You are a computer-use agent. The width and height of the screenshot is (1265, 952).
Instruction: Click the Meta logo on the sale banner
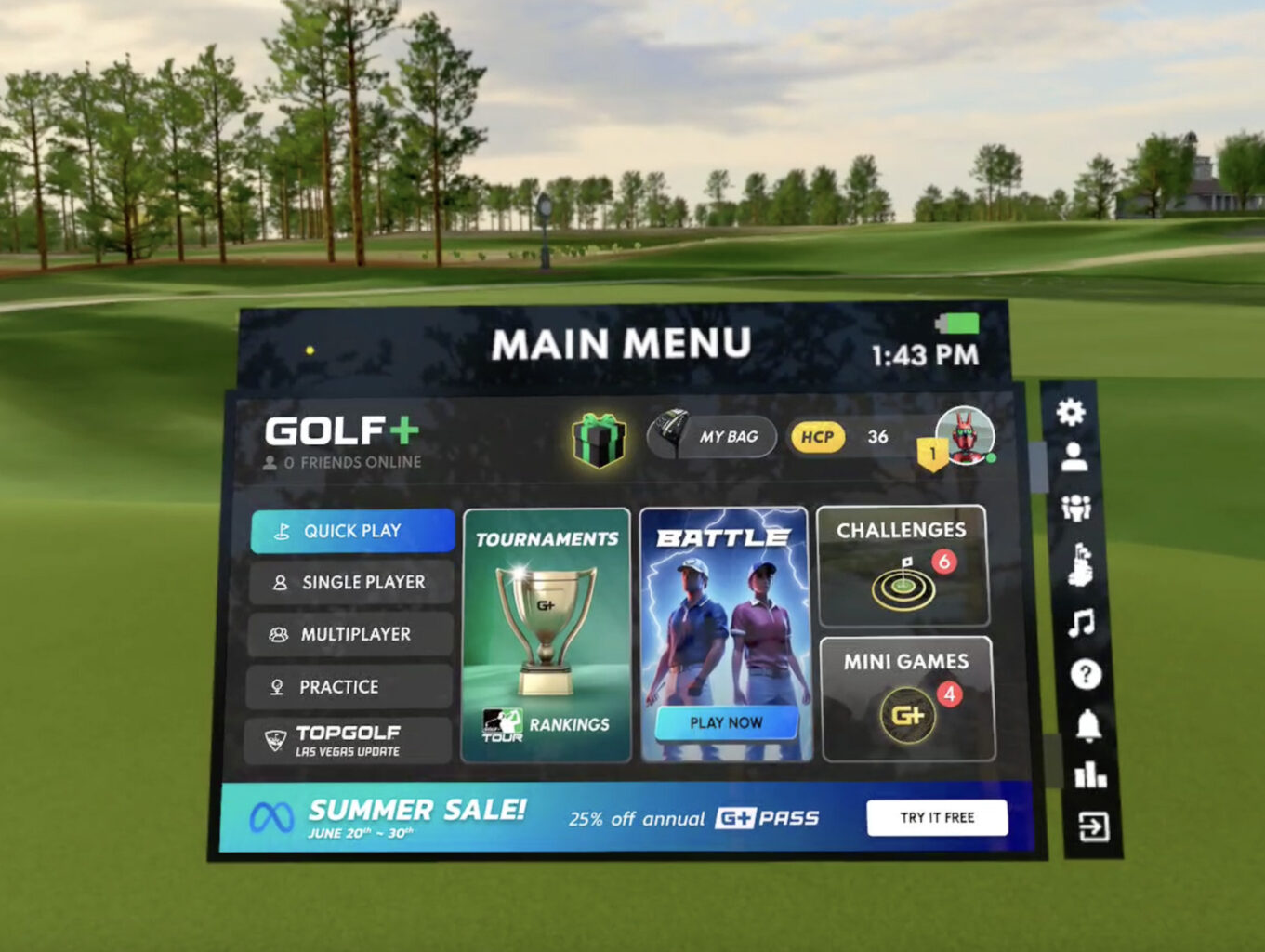pyautogui.click(x=273, y=816)
